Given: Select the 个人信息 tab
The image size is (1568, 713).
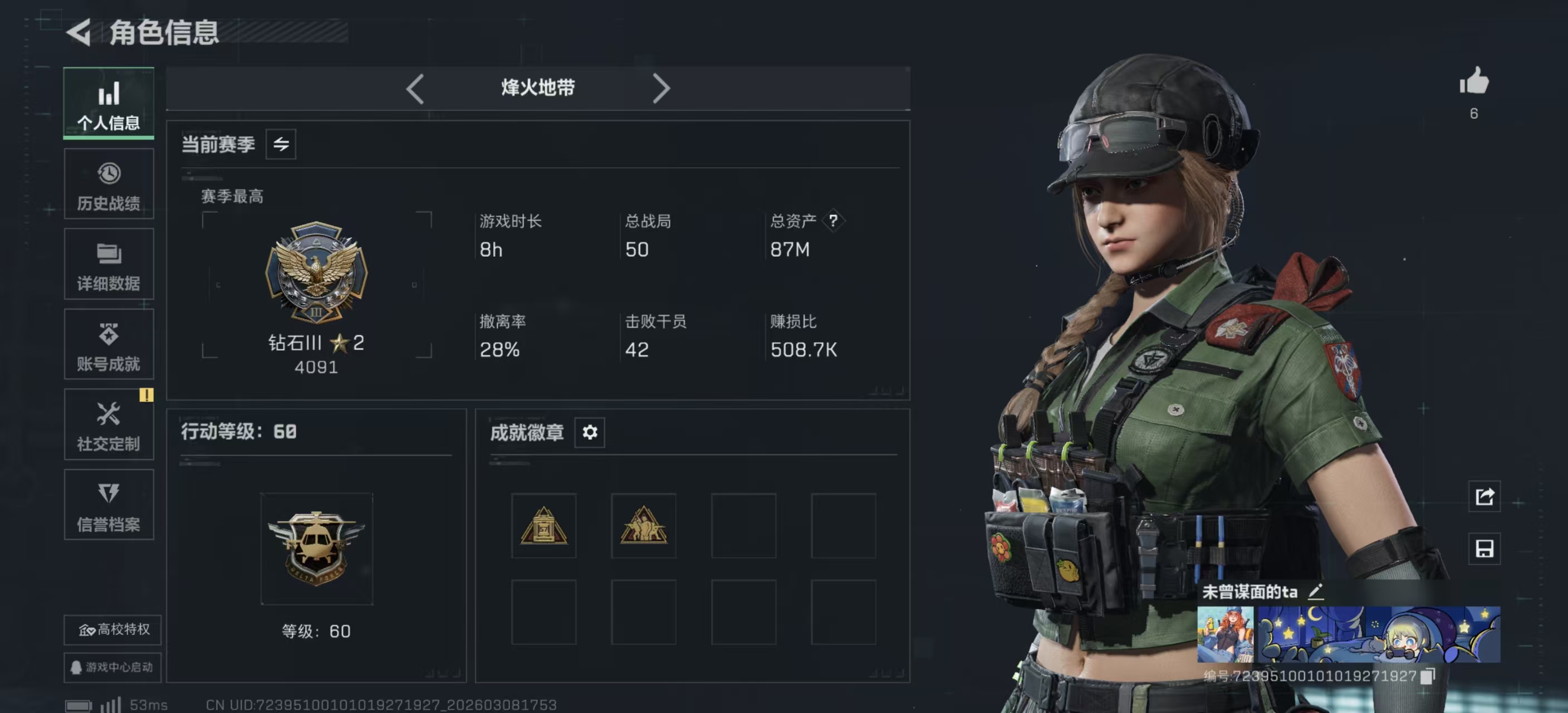Looking at the screenshot, I should pos(109,104).
